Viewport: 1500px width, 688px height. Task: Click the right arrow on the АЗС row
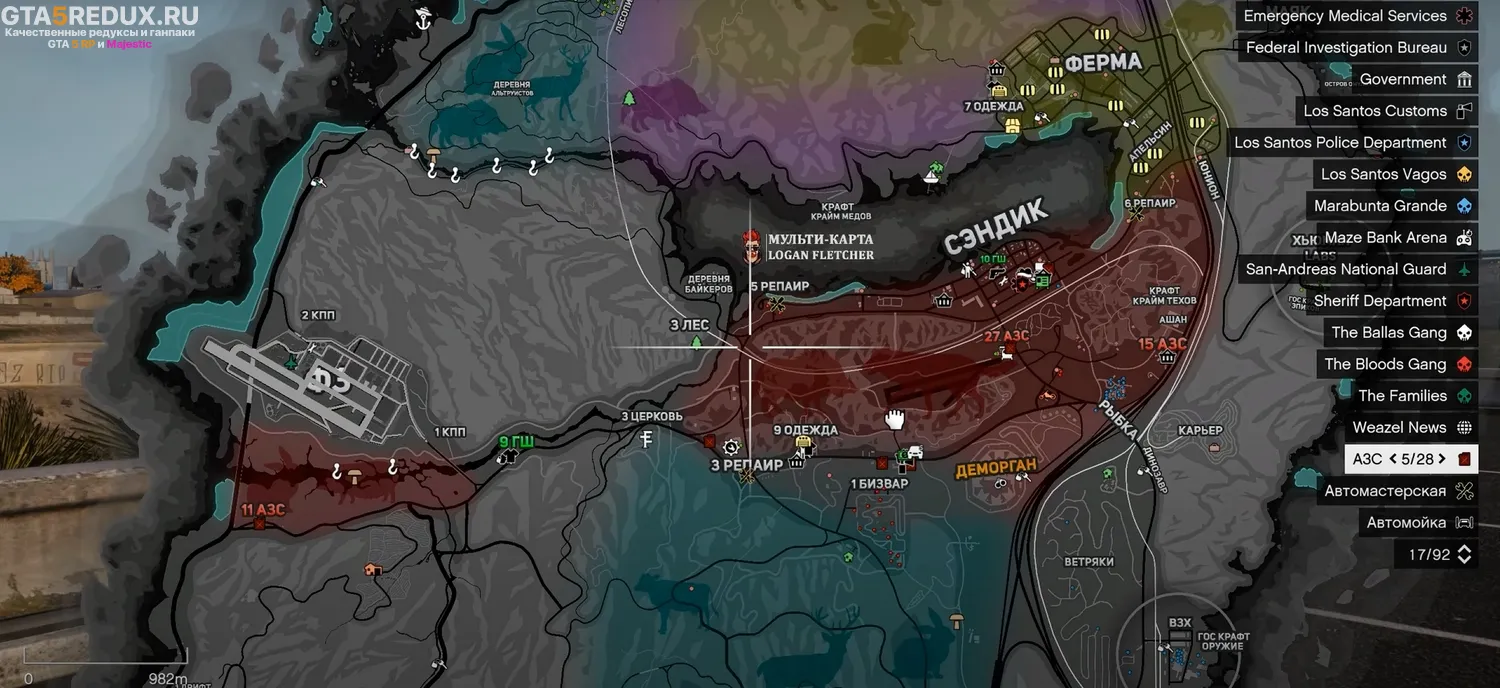pyautogui.click(x=1442, y=459)
